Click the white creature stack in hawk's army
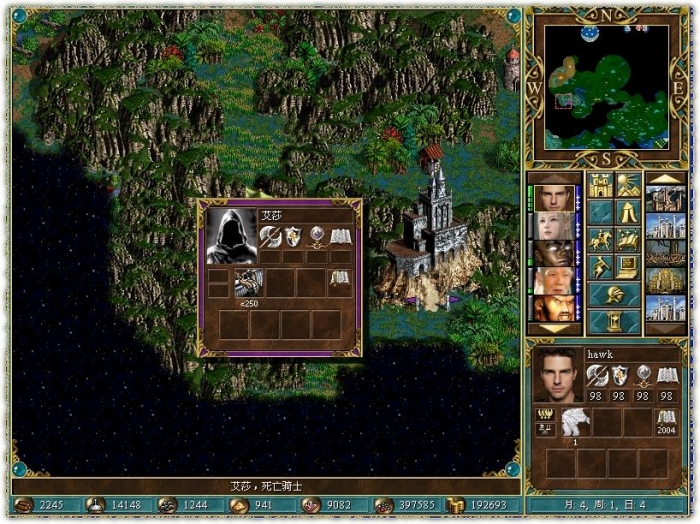Image resolution: width=700 pixels, height=524 pixels. [x=576, y=422]
